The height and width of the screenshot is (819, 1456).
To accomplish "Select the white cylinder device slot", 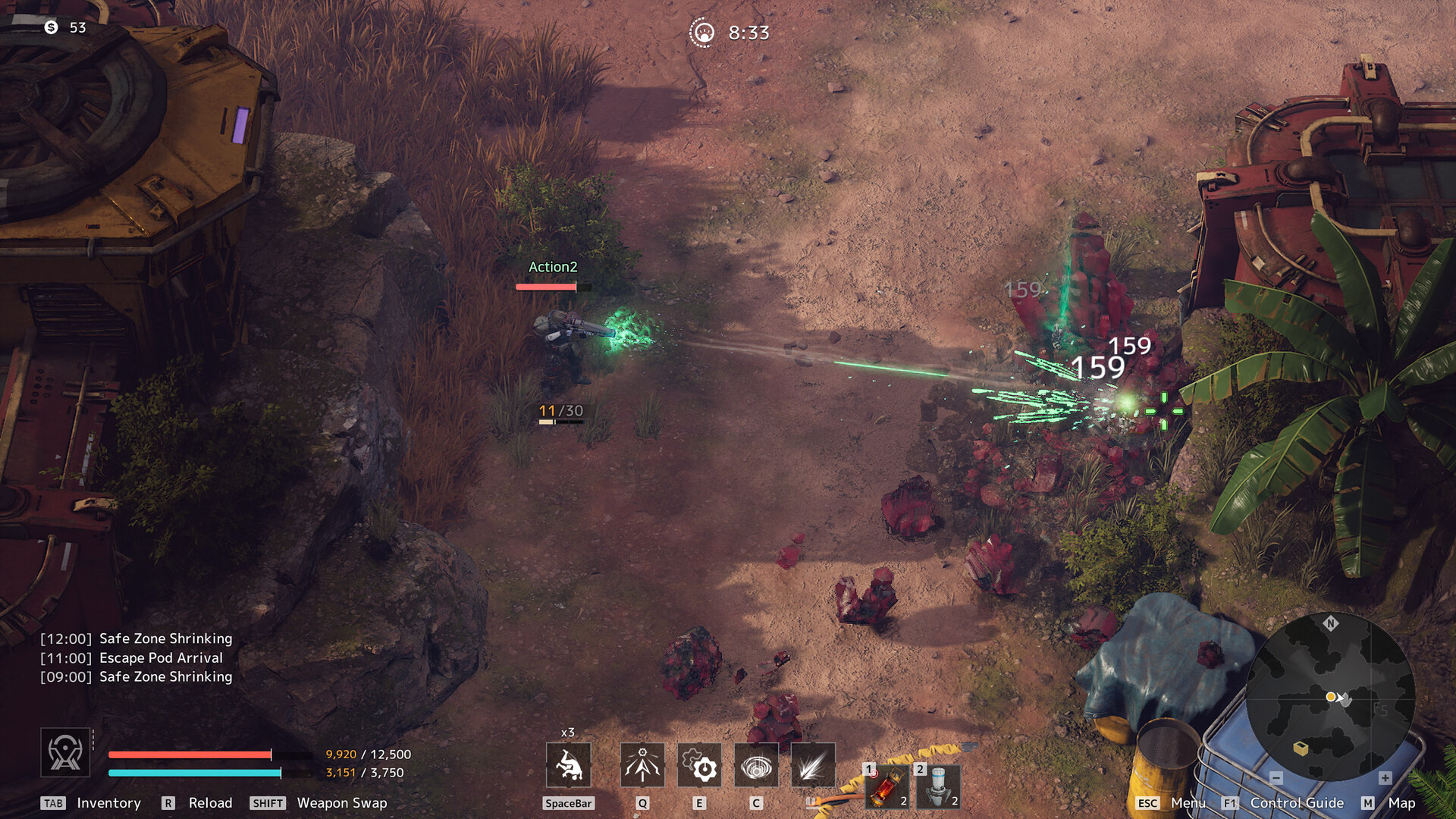I will (939, 786).
